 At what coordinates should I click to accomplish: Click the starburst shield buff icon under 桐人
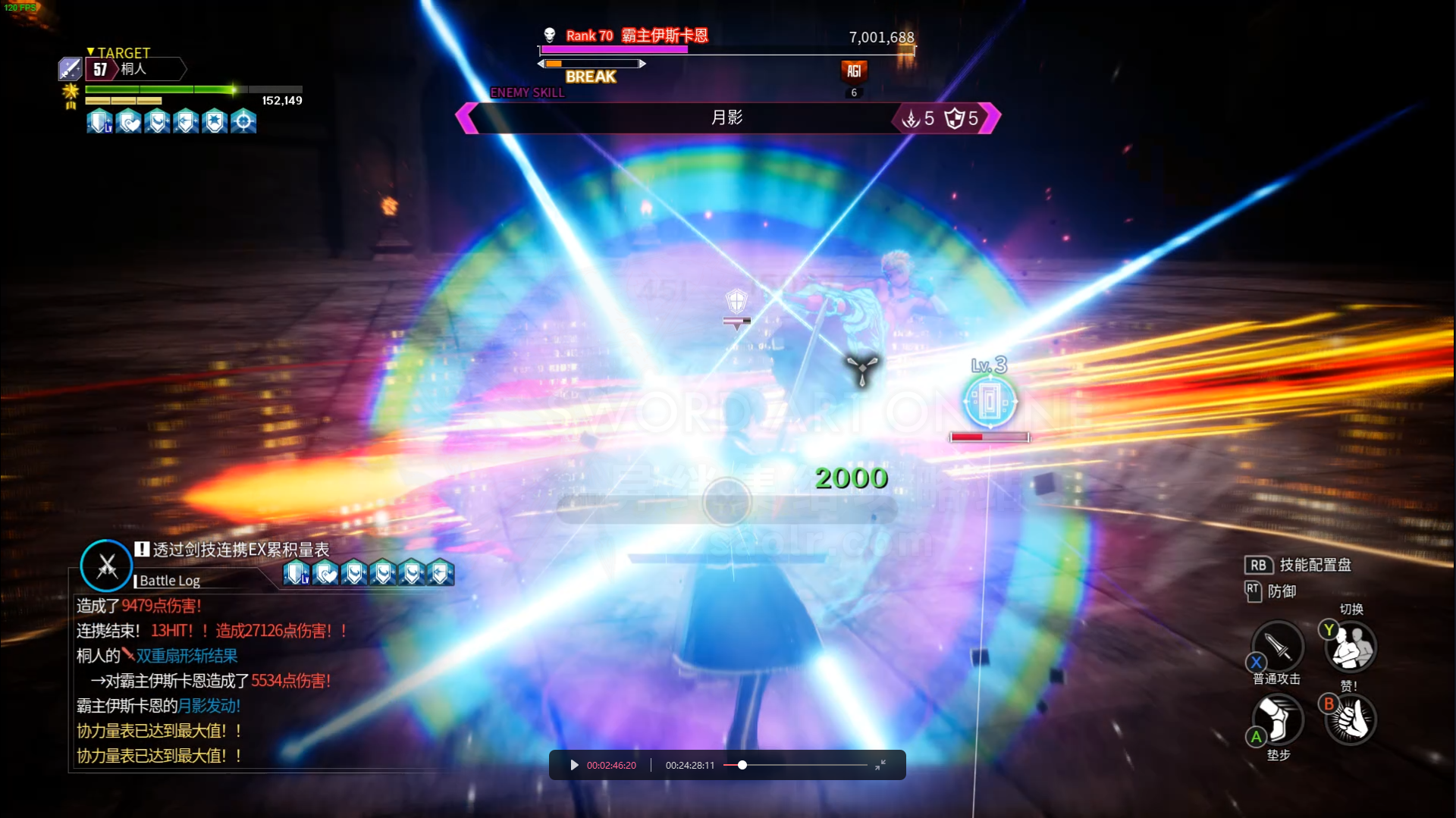[x=215, y=121]
